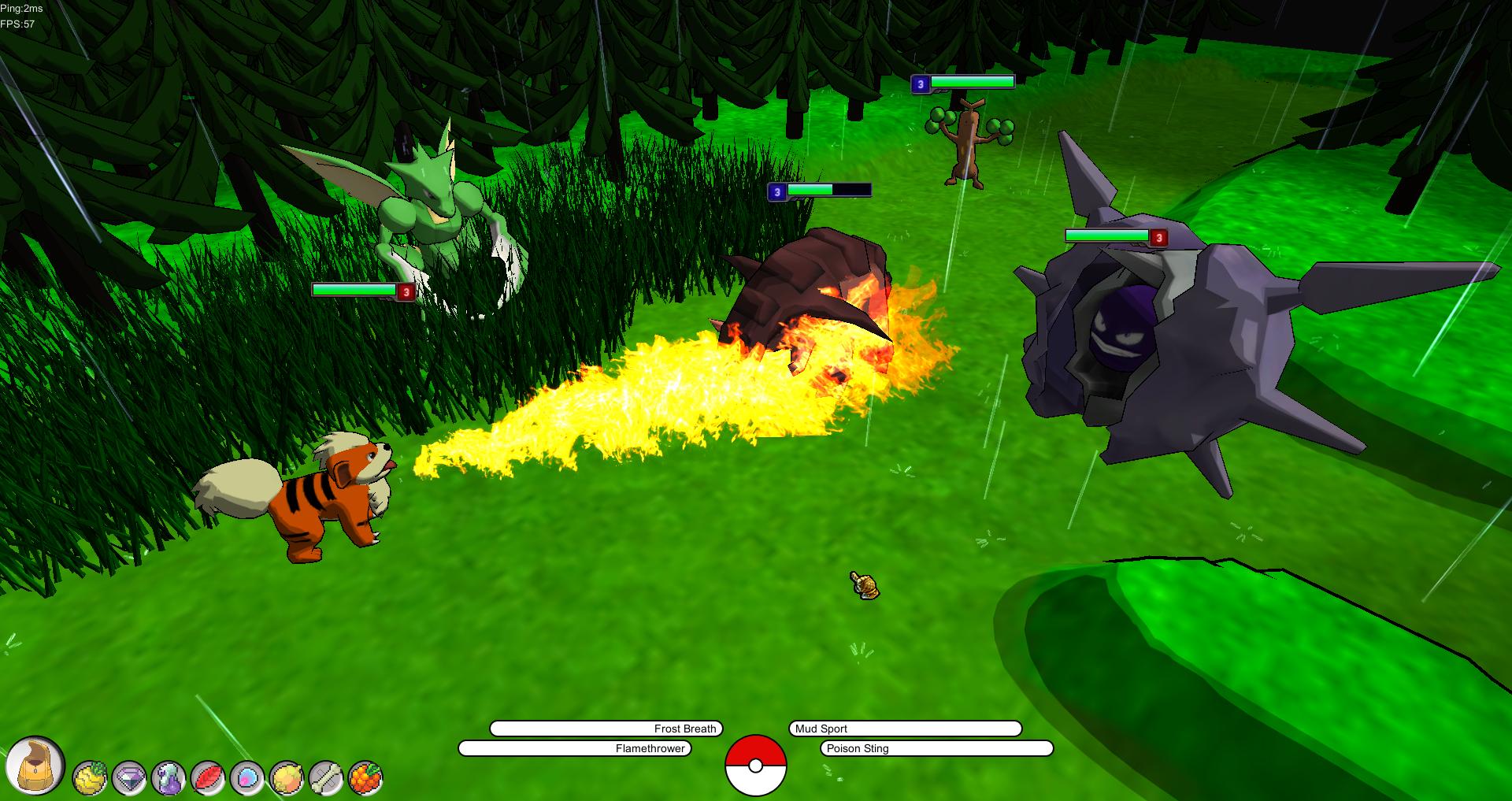Open the backpack bag
1512x801 pixels.
tap(35, 764)
